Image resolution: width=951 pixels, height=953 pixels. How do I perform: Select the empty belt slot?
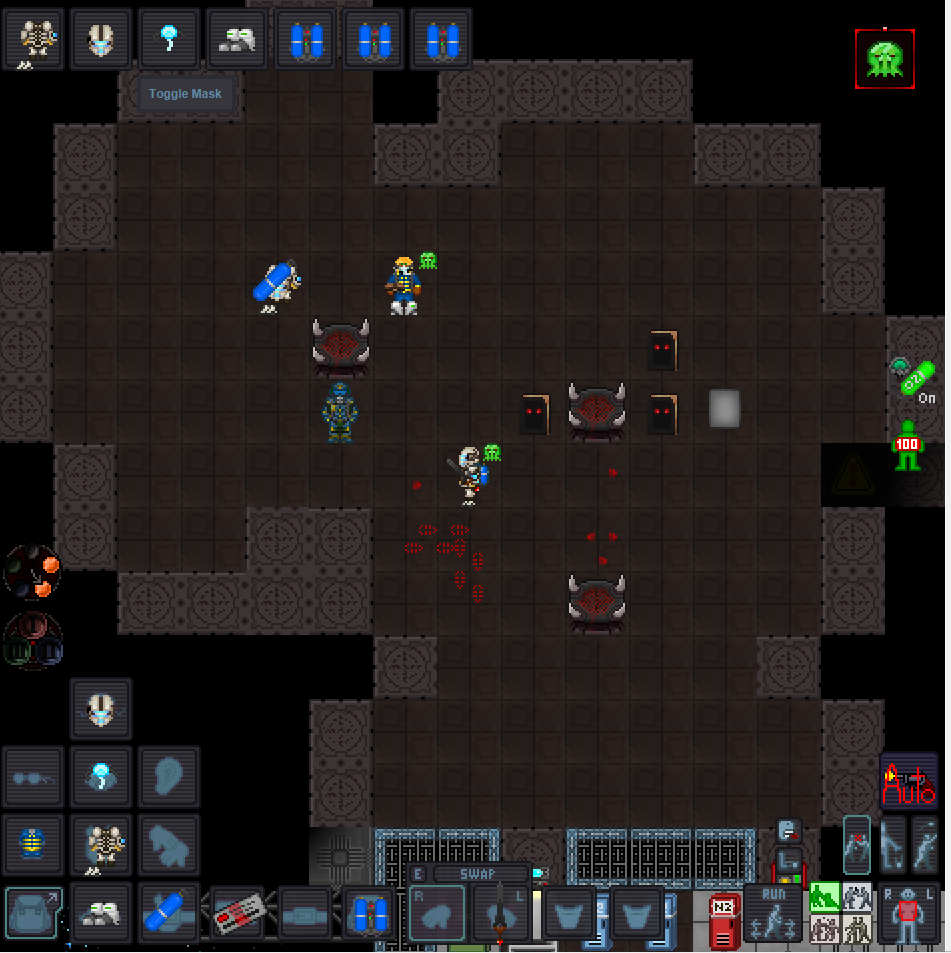tap(305, 913)
